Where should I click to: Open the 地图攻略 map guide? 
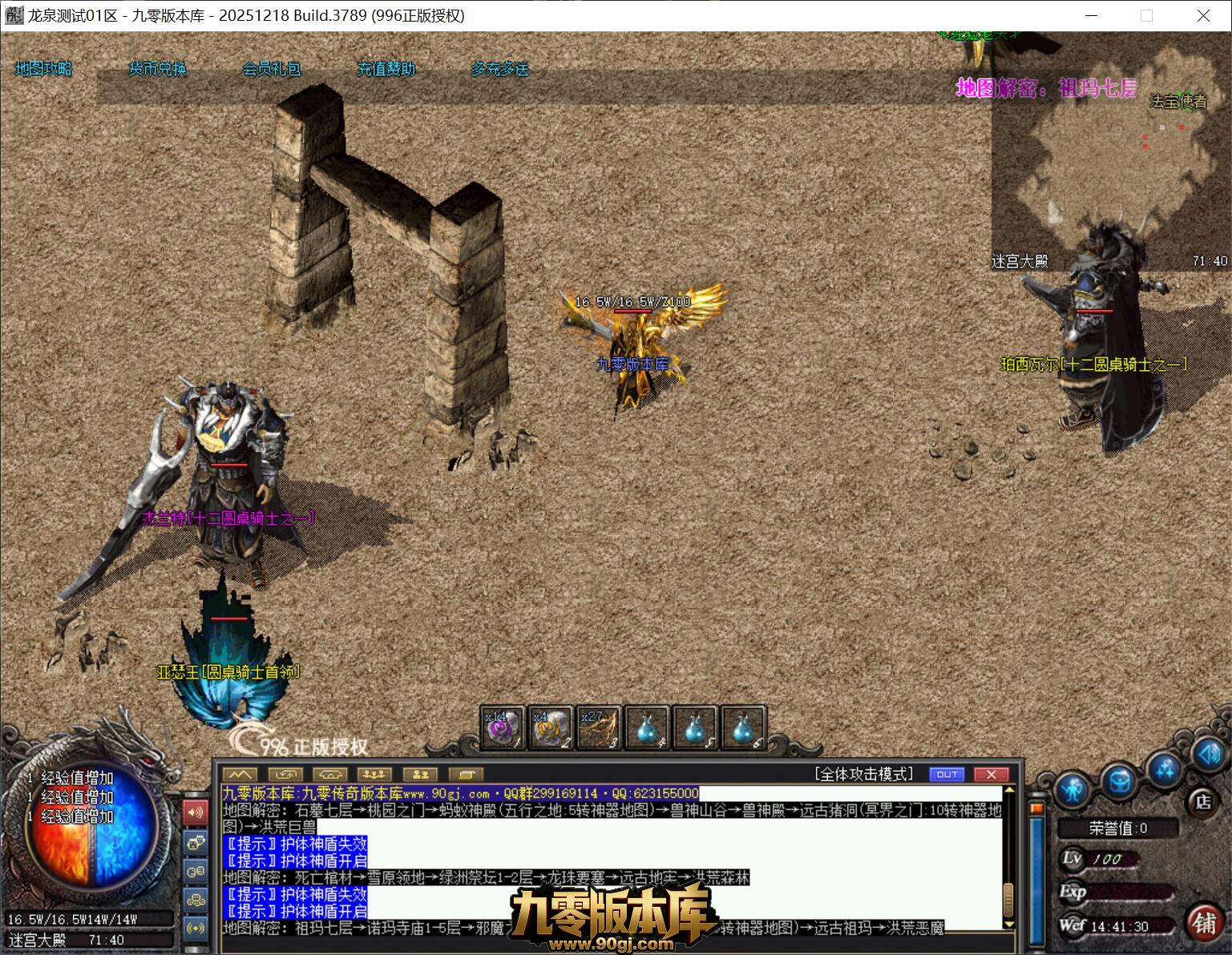coord(43,69)
